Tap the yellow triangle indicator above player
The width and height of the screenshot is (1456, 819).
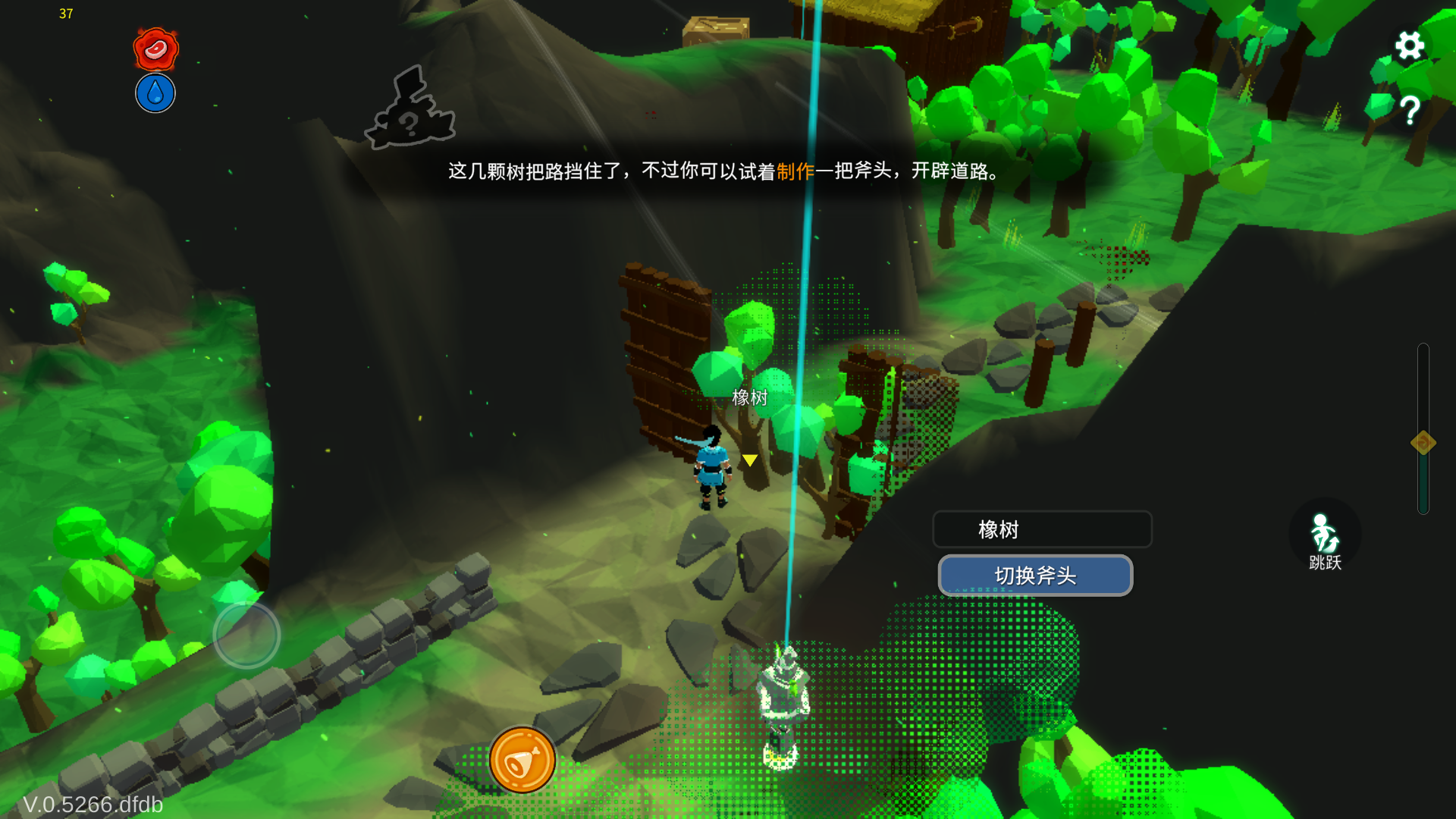coord(749,460)
